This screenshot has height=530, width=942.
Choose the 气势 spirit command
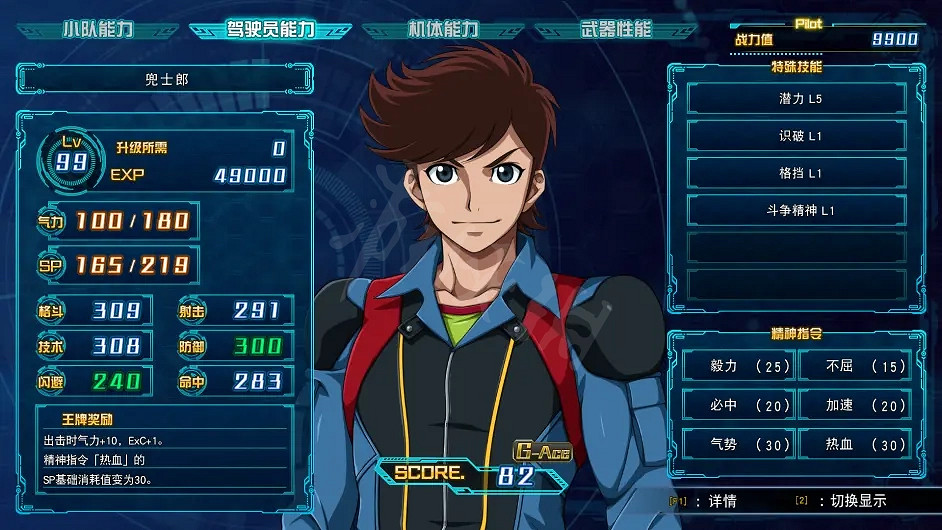[x=738, y=444]
